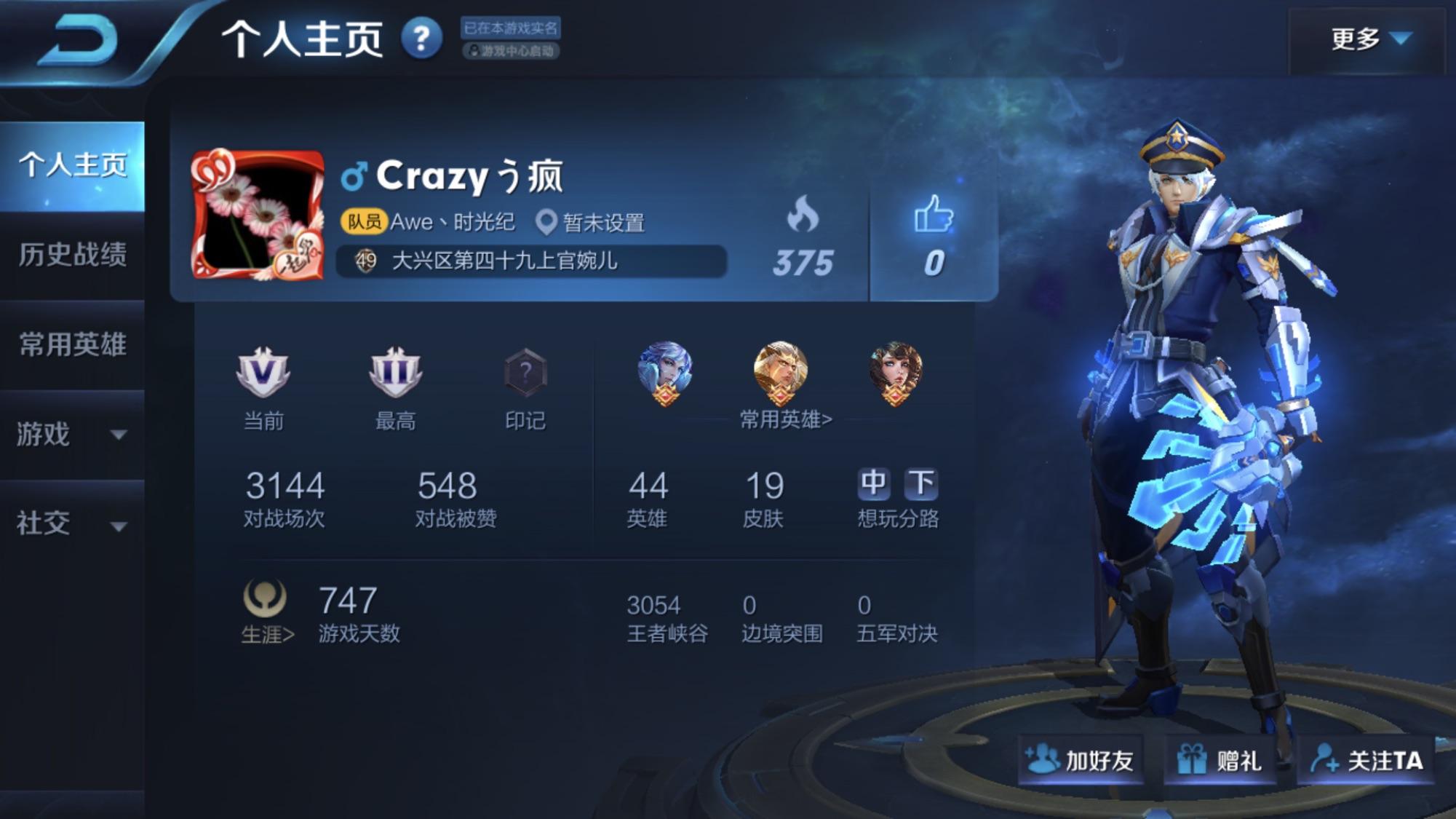Image resolution: width=1456 pixels, height=819 pixels.
Task: Expand the 游戏 sidebar section
Action: 72,435
